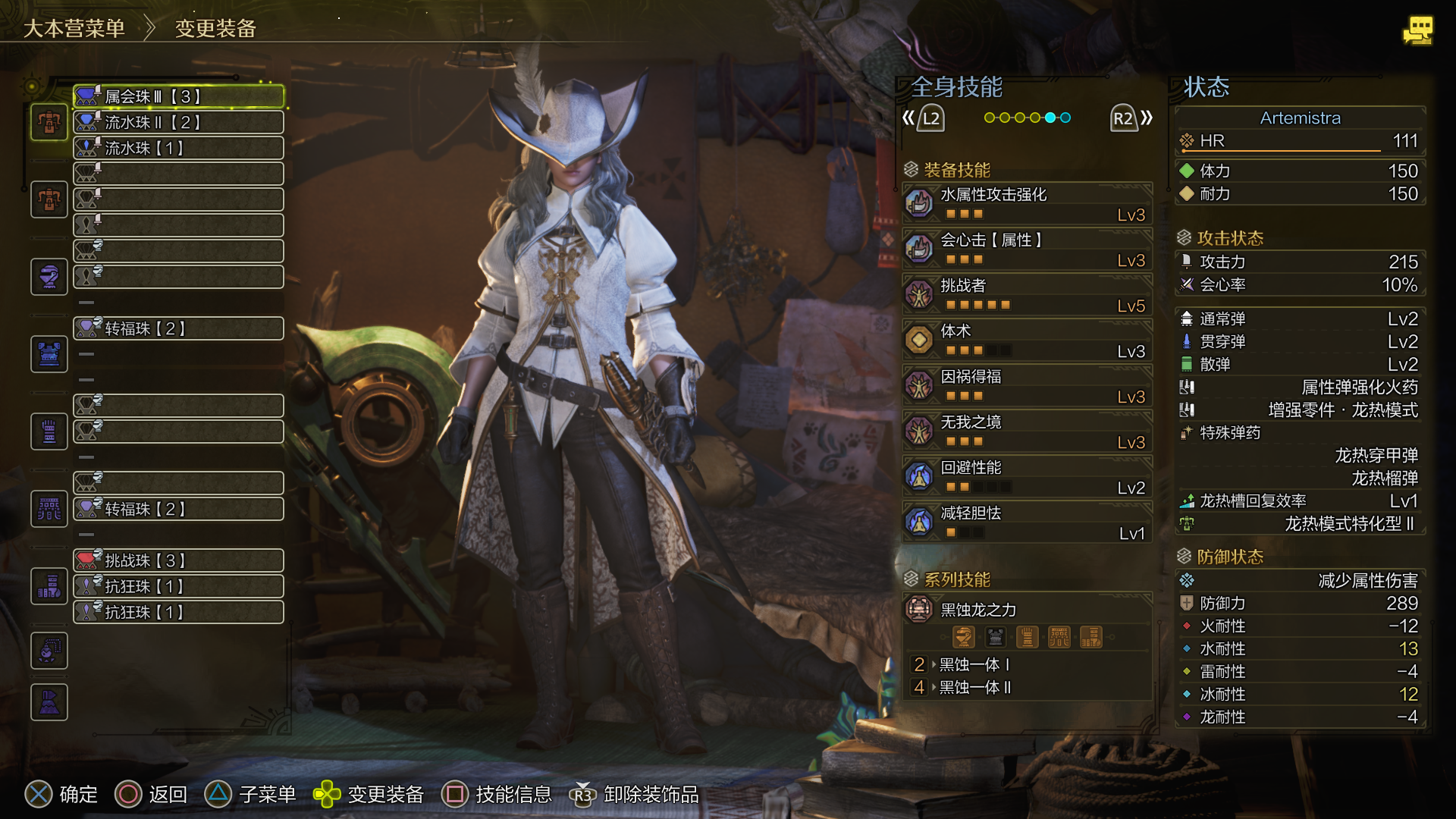
Task: Select the 黑蚀龙之力 set bonus row
Action: click(1028, 610)
